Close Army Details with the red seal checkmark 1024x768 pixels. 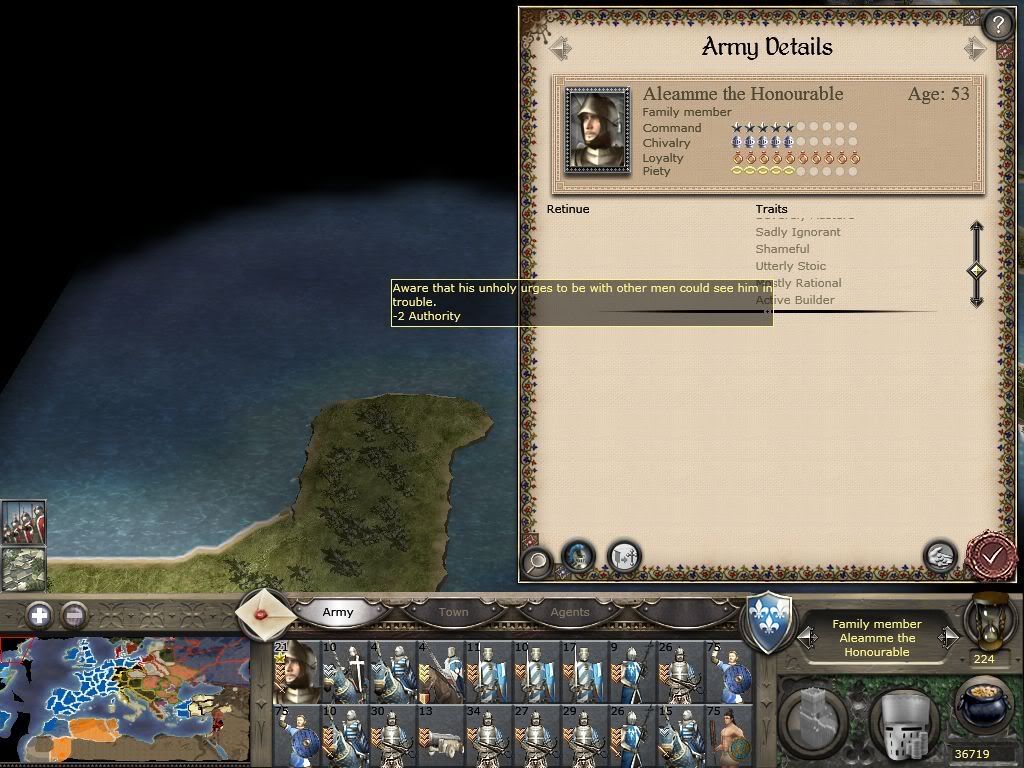coord(992,555)
